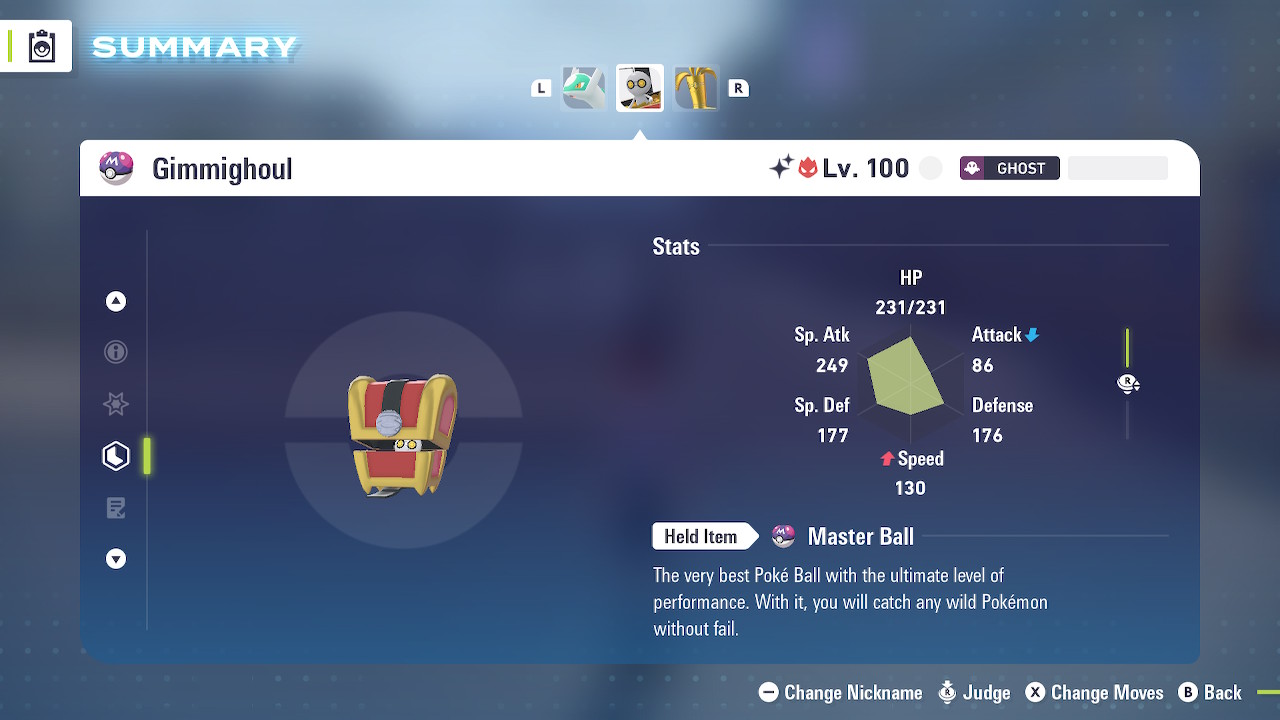The height and width of the screenshot is (720, 1280).
Task: Click the L shoulder button indicator
Action: coord(541,87)
